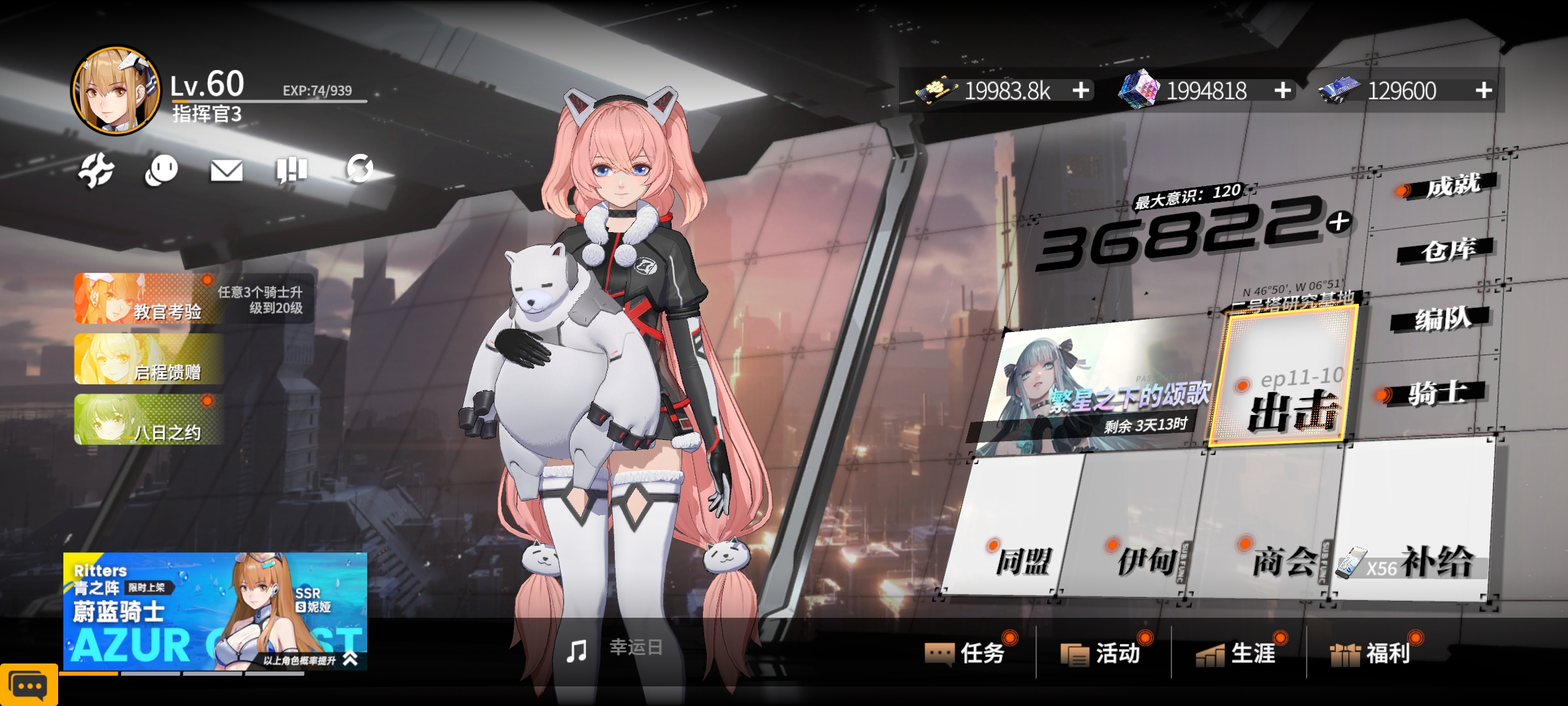The image size is (1568, 706).
Task: Open the chat bubble friends icon
Action: pyautogui.click(x=161, y=170)
